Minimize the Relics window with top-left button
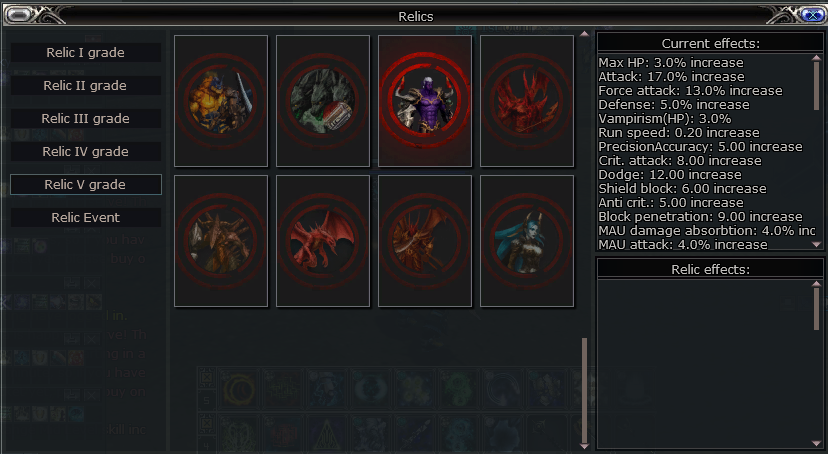 18,14
